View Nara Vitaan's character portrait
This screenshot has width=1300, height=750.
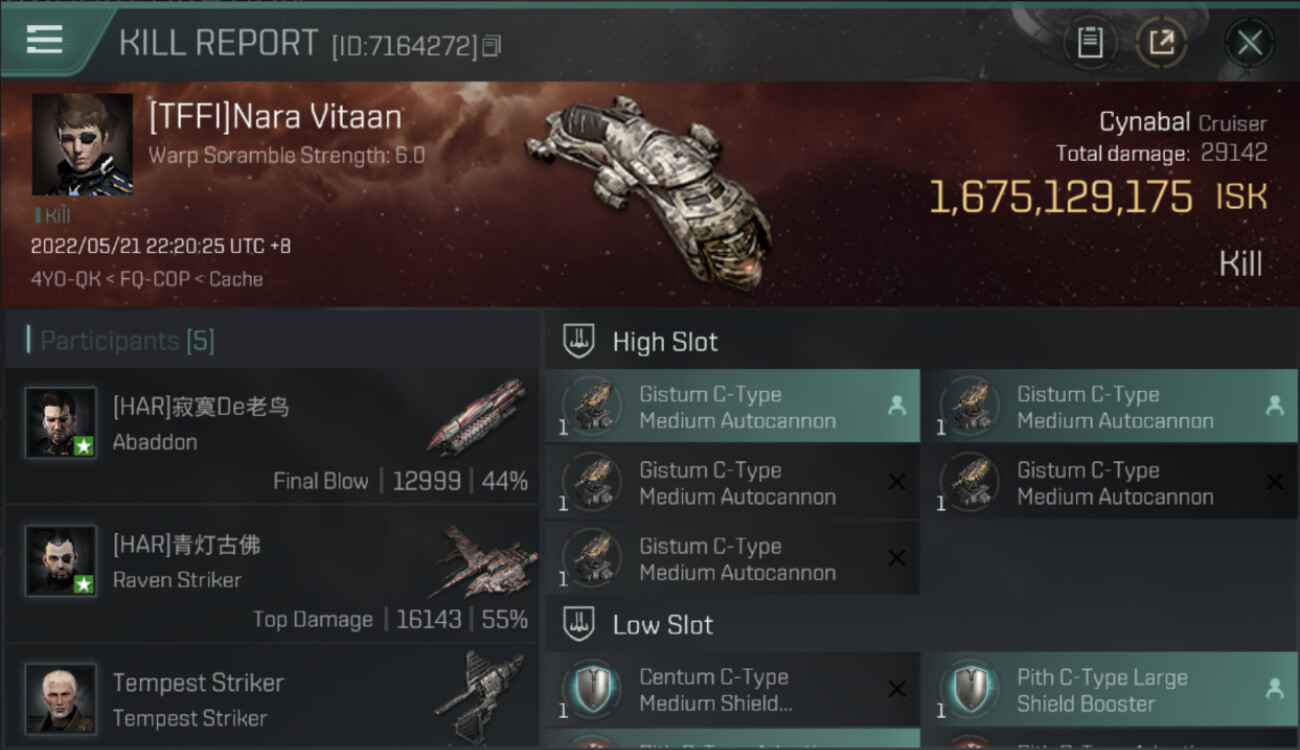(x=82, y=144)
